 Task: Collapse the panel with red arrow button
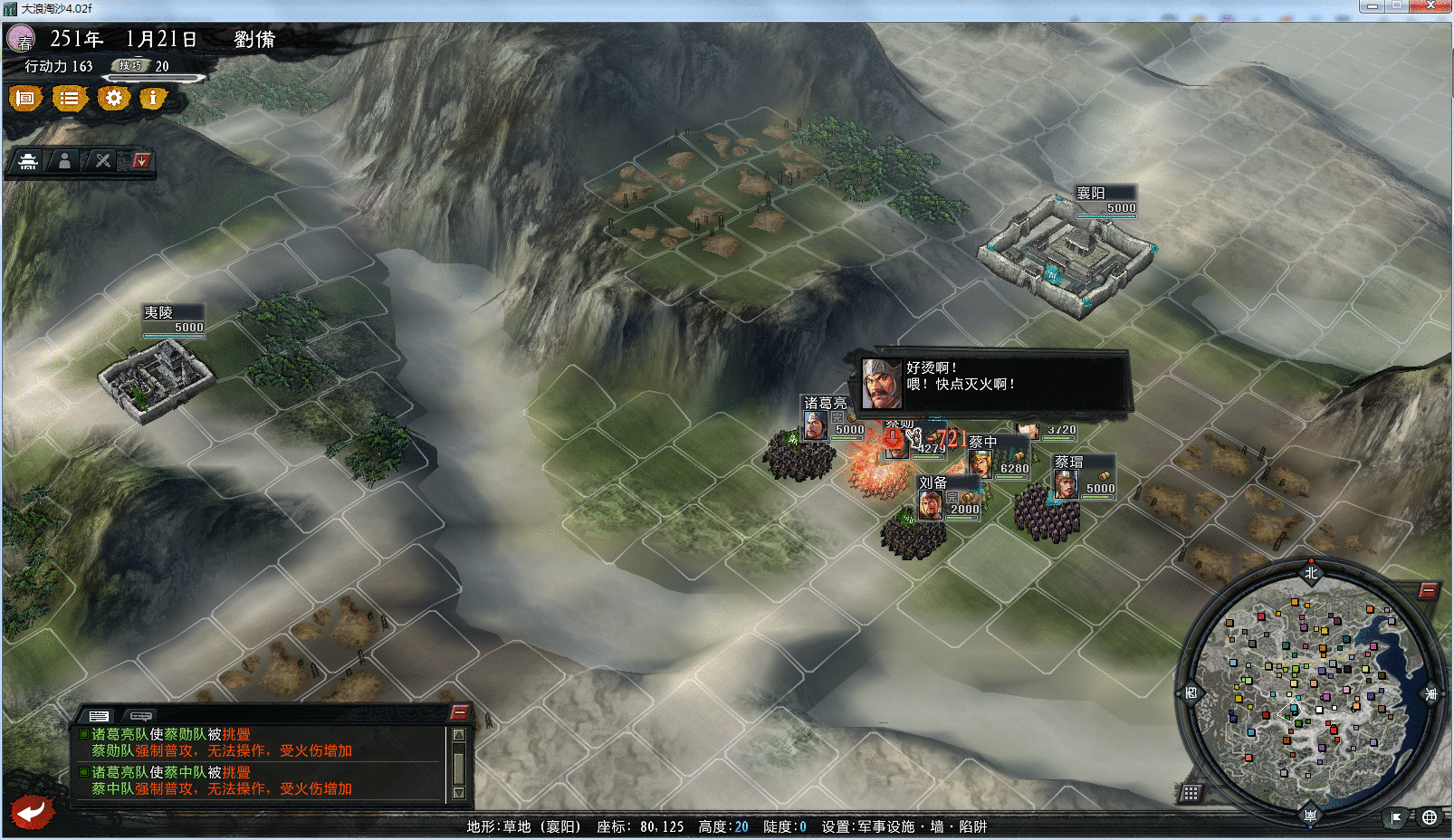pos(141,161)
